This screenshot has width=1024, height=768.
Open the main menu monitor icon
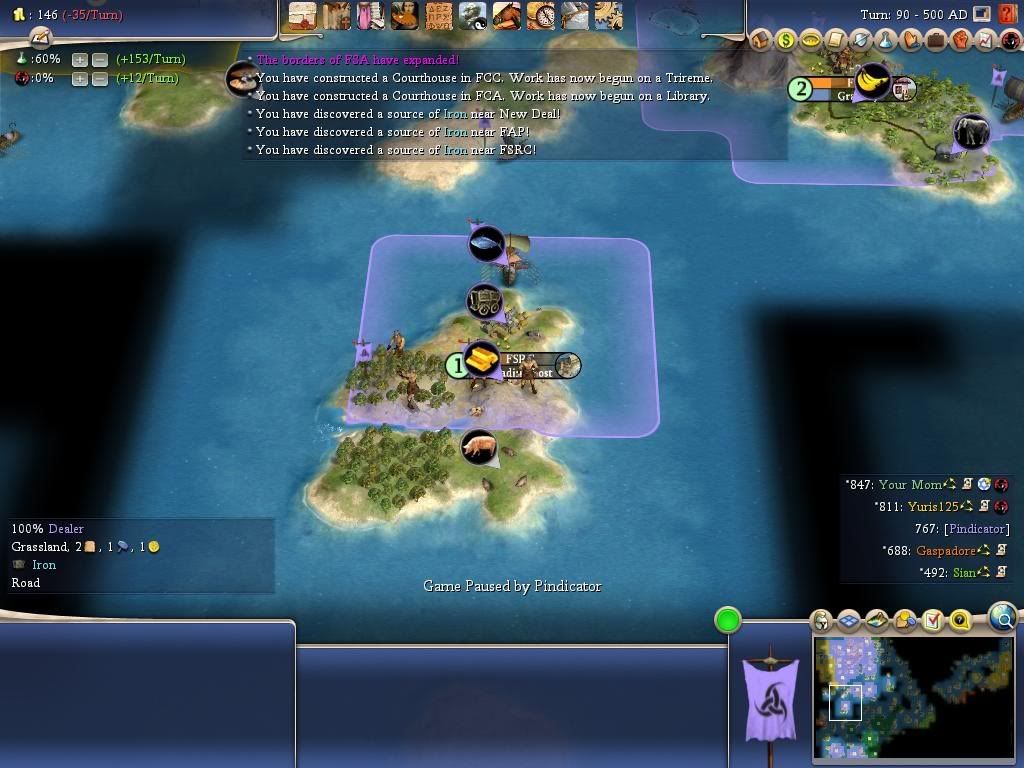point(982,14)
